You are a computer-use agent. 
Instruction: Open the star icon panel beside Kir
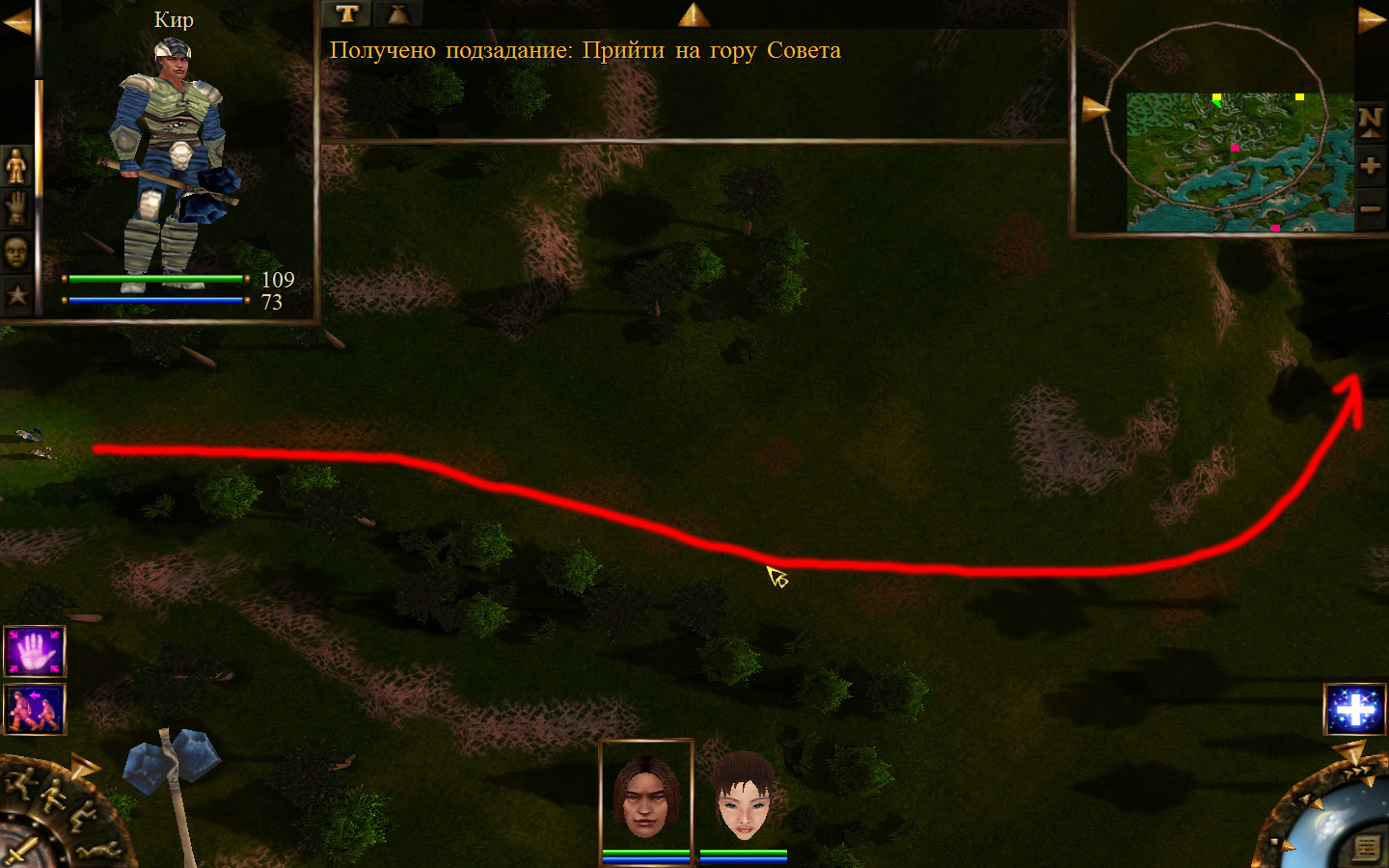[x=17, y=294]
